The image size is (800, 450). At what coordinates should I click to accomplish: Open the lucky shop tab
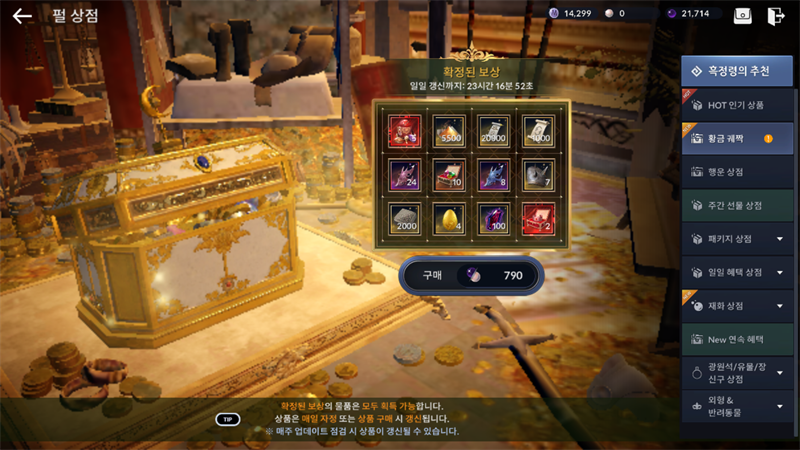coord(737,172)
